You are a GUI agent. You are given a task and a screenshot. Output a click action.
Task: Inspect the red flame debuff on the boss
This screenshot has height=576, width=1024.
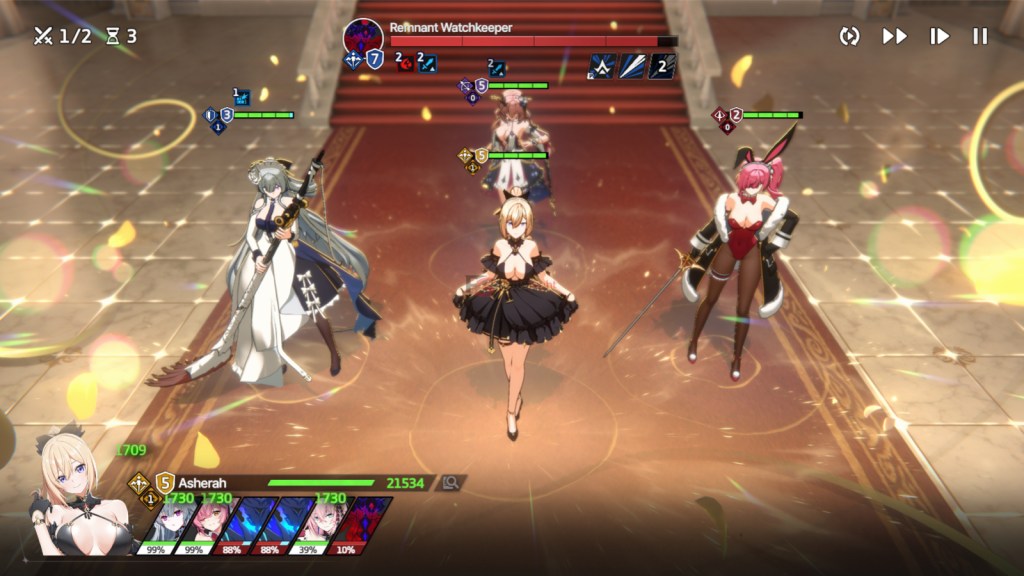coord(406,64)
